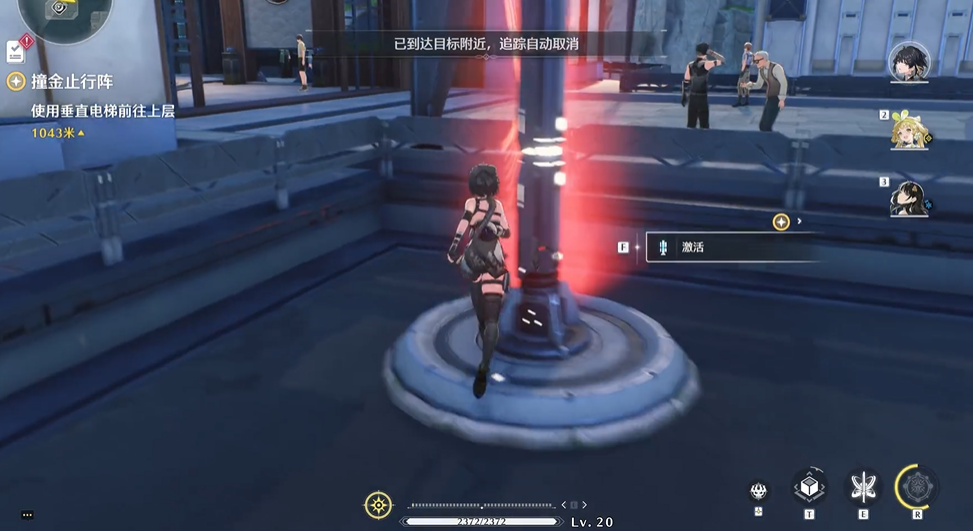Screen dimensions: 973x531
Task: Switch to the blonde party member portrait
Action: [912, 129]
